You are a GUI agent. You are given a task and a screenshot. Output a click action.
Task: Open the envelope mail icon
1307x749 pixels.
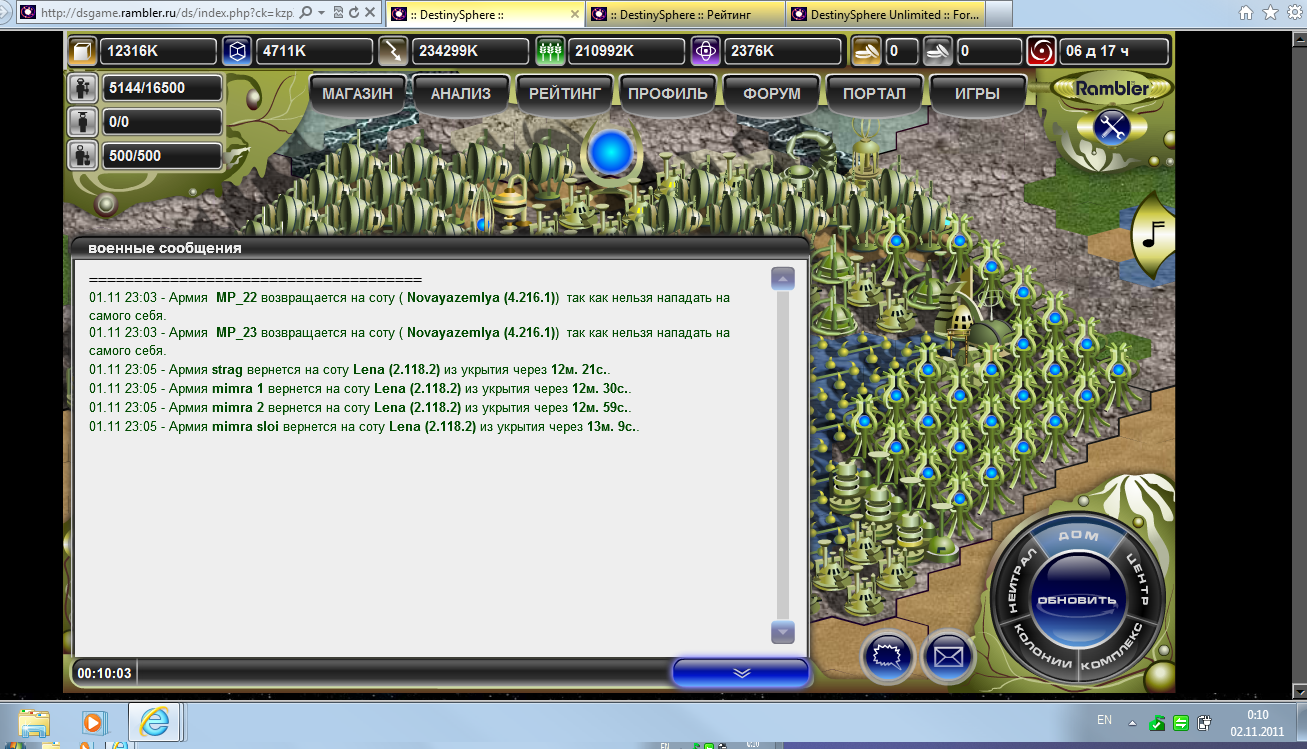click(x=948, y=657)
